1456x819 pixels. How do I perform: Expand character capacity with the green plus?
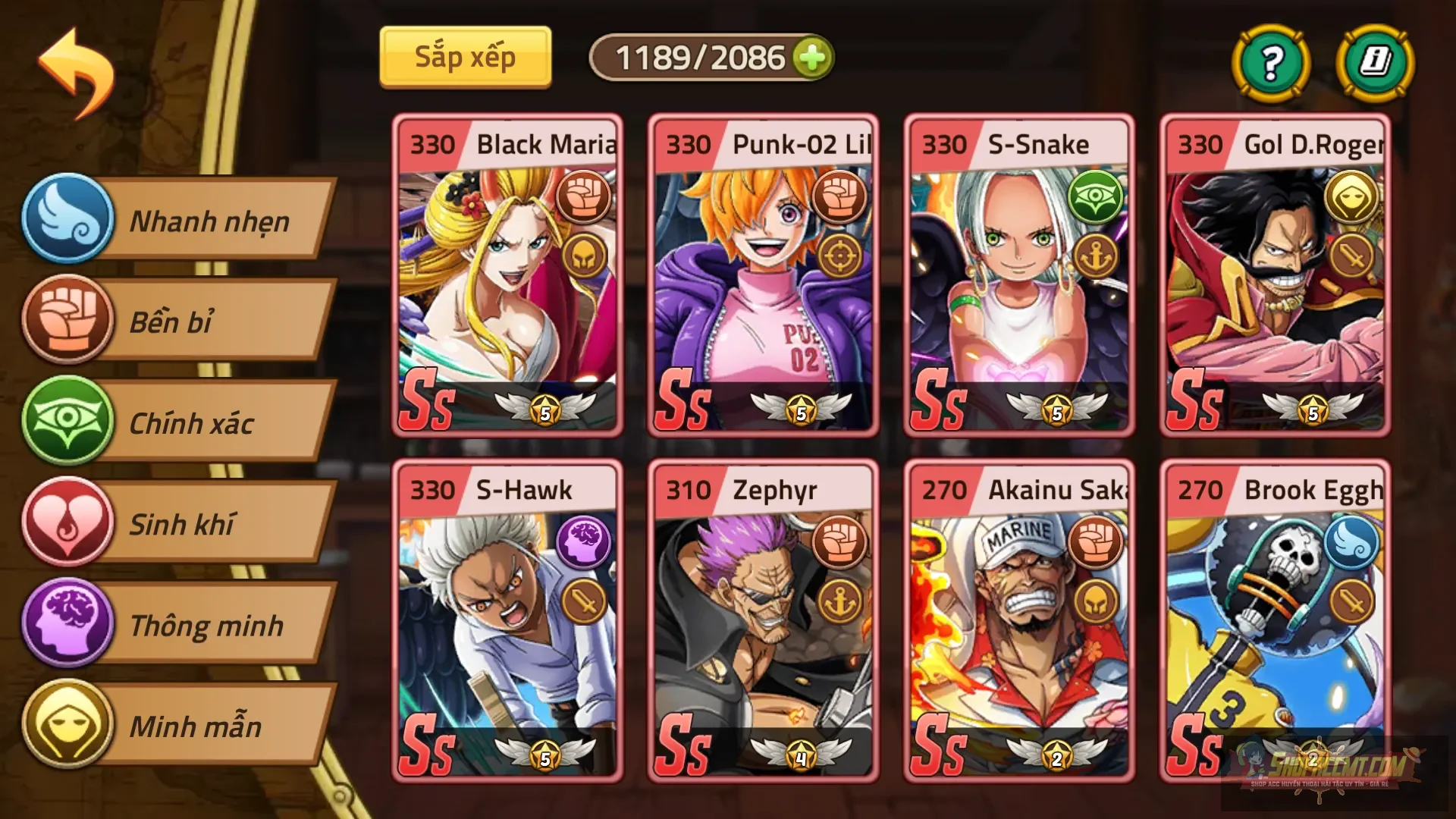click(x=813, y=56)
